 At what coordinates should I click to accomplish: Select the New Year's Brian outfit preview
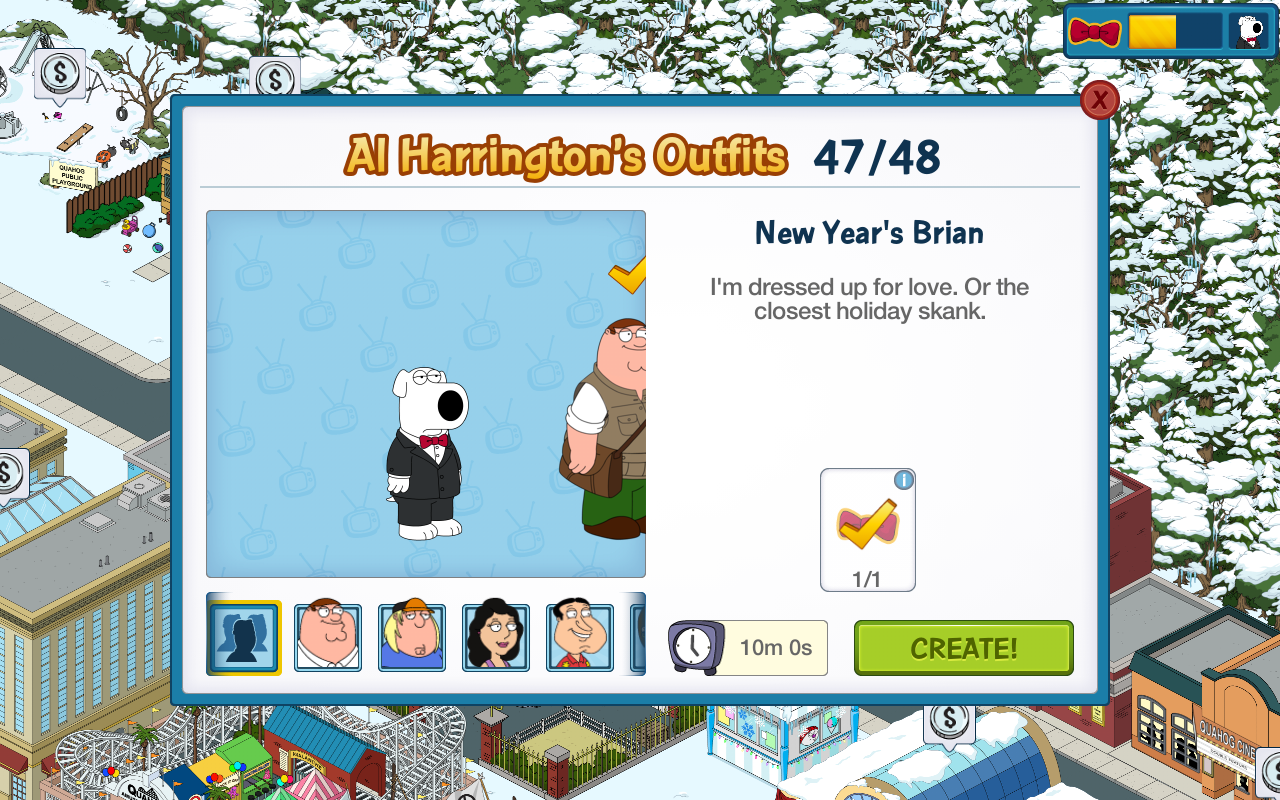[x=427, y=453]
